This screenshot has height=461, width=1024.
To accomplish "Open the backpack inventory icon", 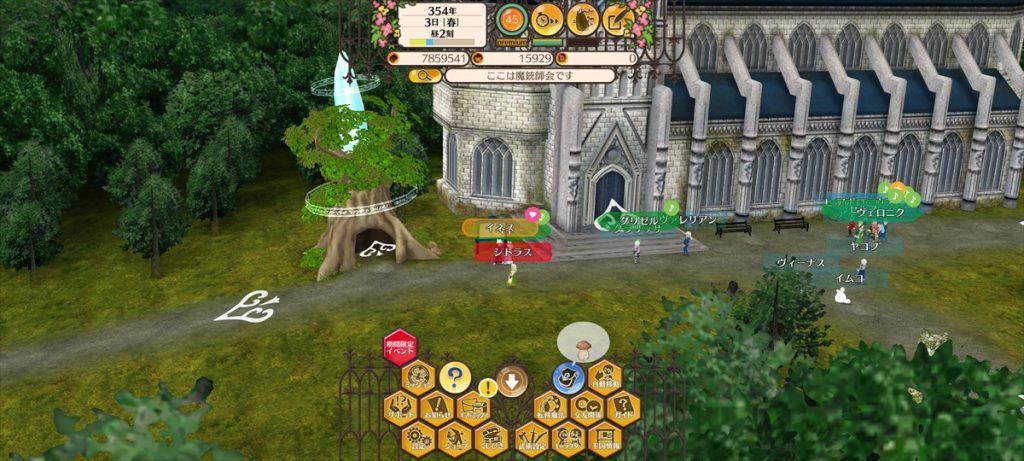I will (x=581, y=17).
